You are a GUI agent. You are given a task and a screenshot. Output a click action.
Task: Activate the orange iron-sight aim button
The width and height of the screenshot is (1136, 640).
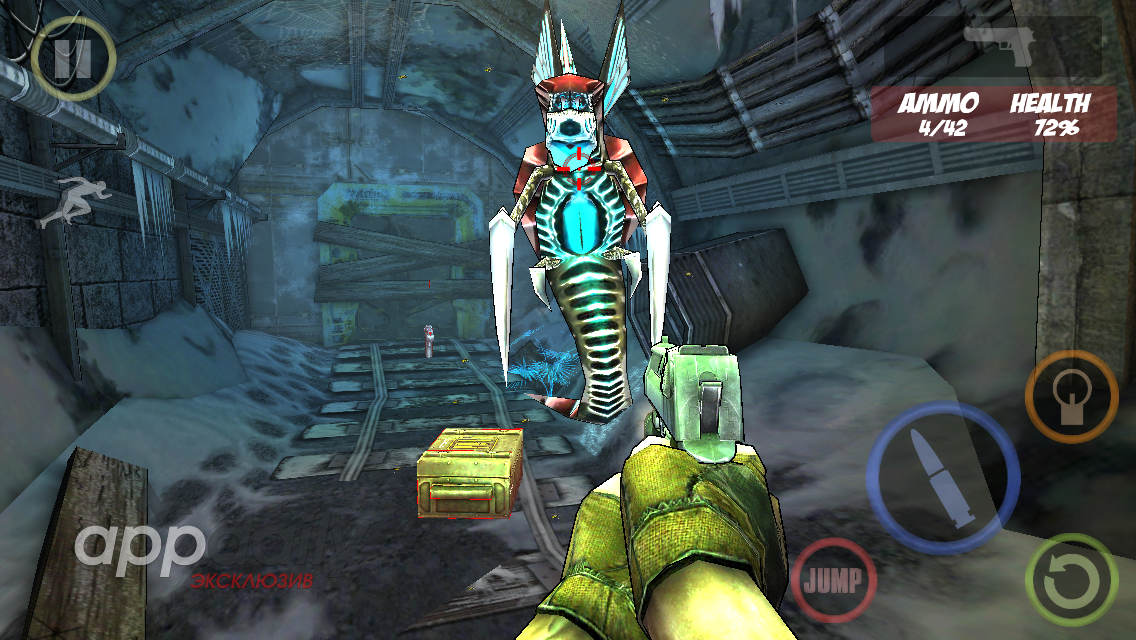pos(1071,396)
